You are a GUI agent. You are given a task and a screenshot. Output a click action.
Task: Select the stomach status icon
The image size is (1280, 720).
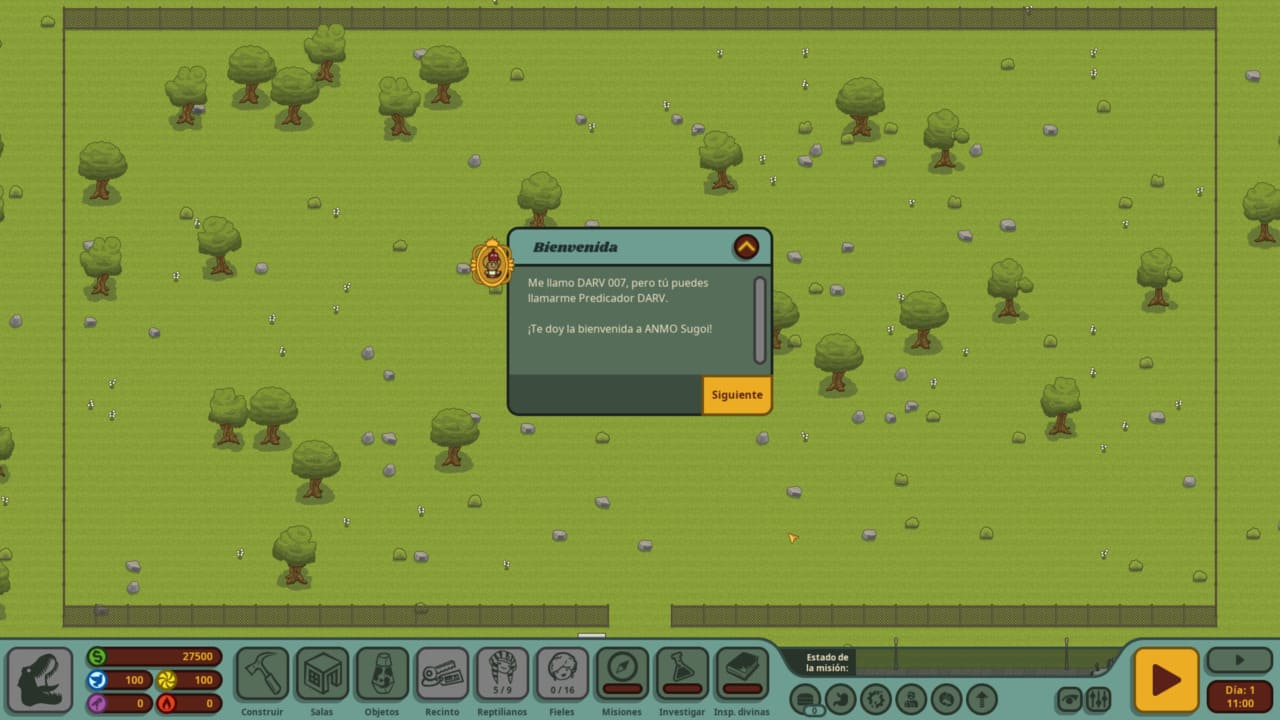pos(841,698)
